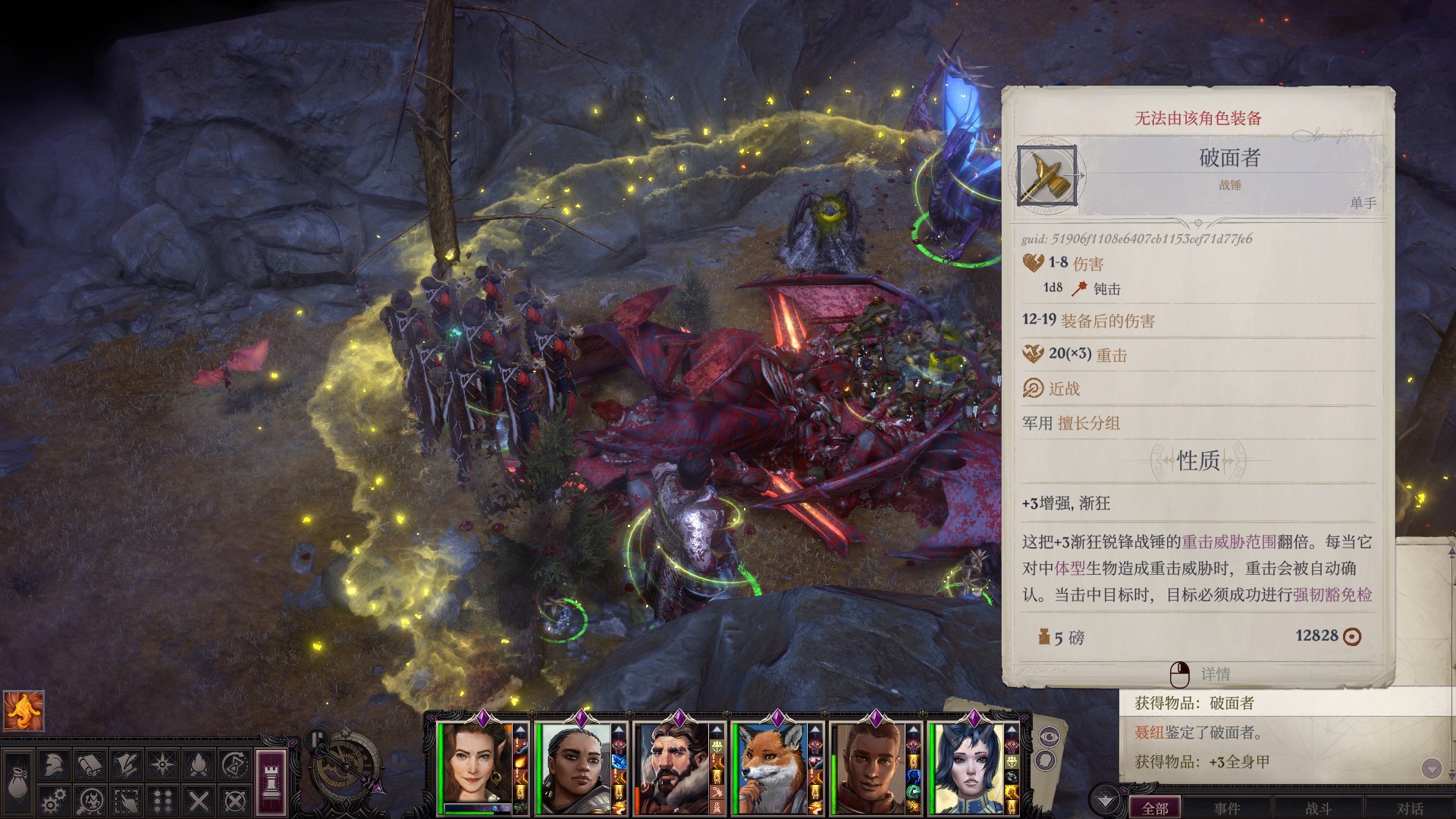The width and height of the screenshot is (1456, 819).
Task: Select the bearded pipe-smoking man portrait
Action: [x=670, y=767]
